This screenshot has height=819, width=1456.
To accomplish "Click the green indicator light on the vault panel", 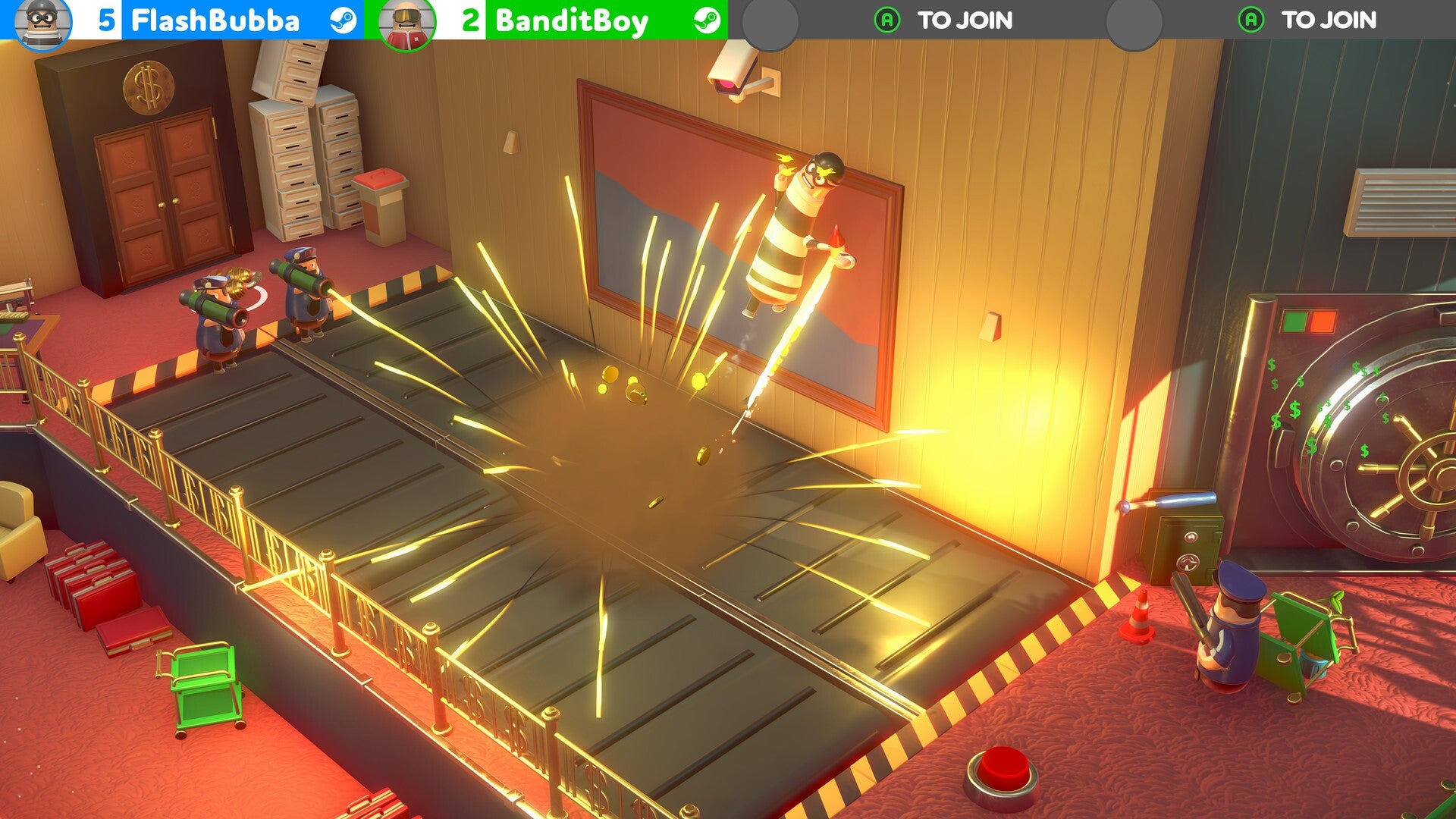I will coord(1294,320).
